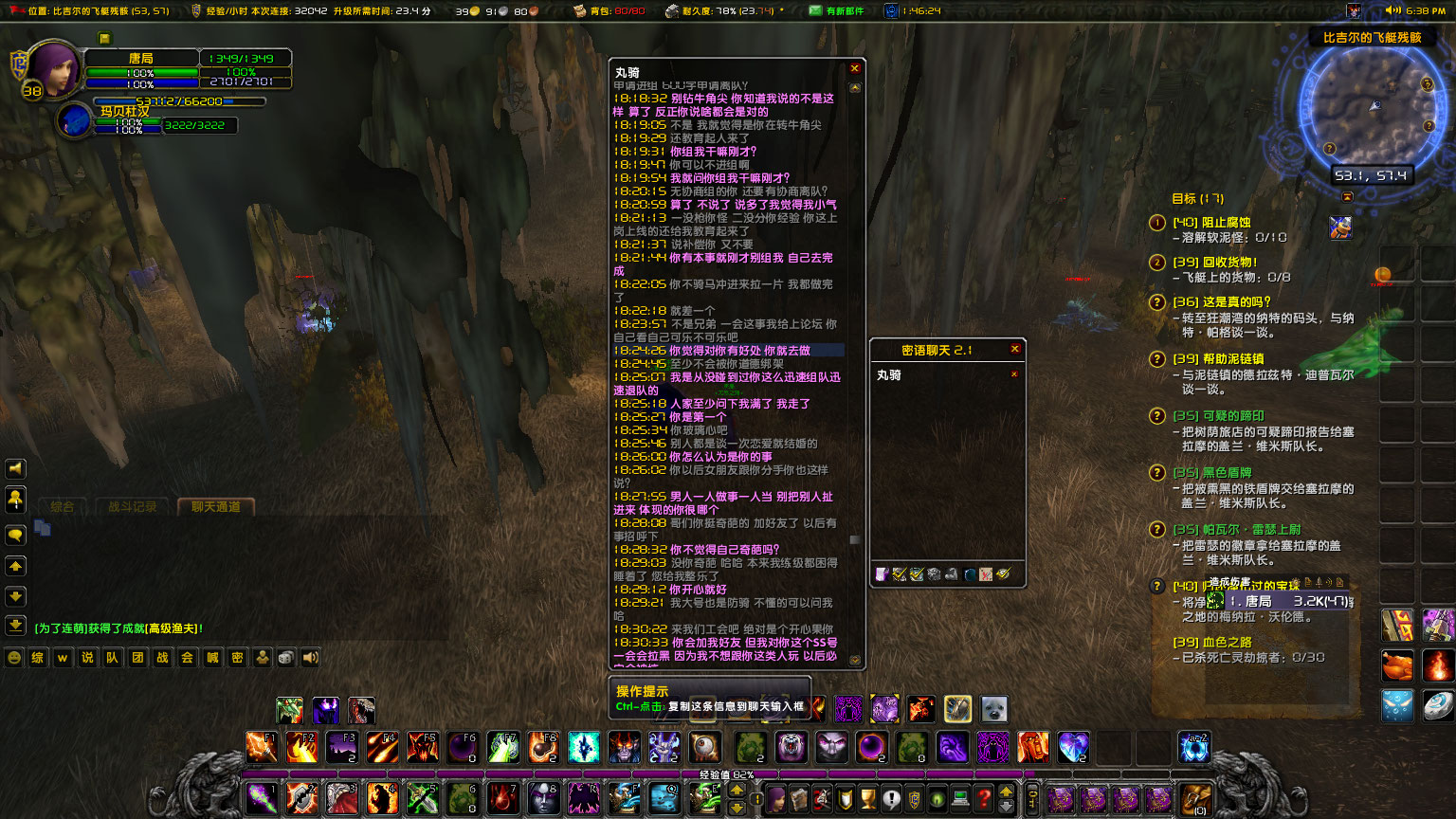Viewport: 1456px width, 819px height.
Task: Select the first ability icon on the action bar
Action: [262, 748]
